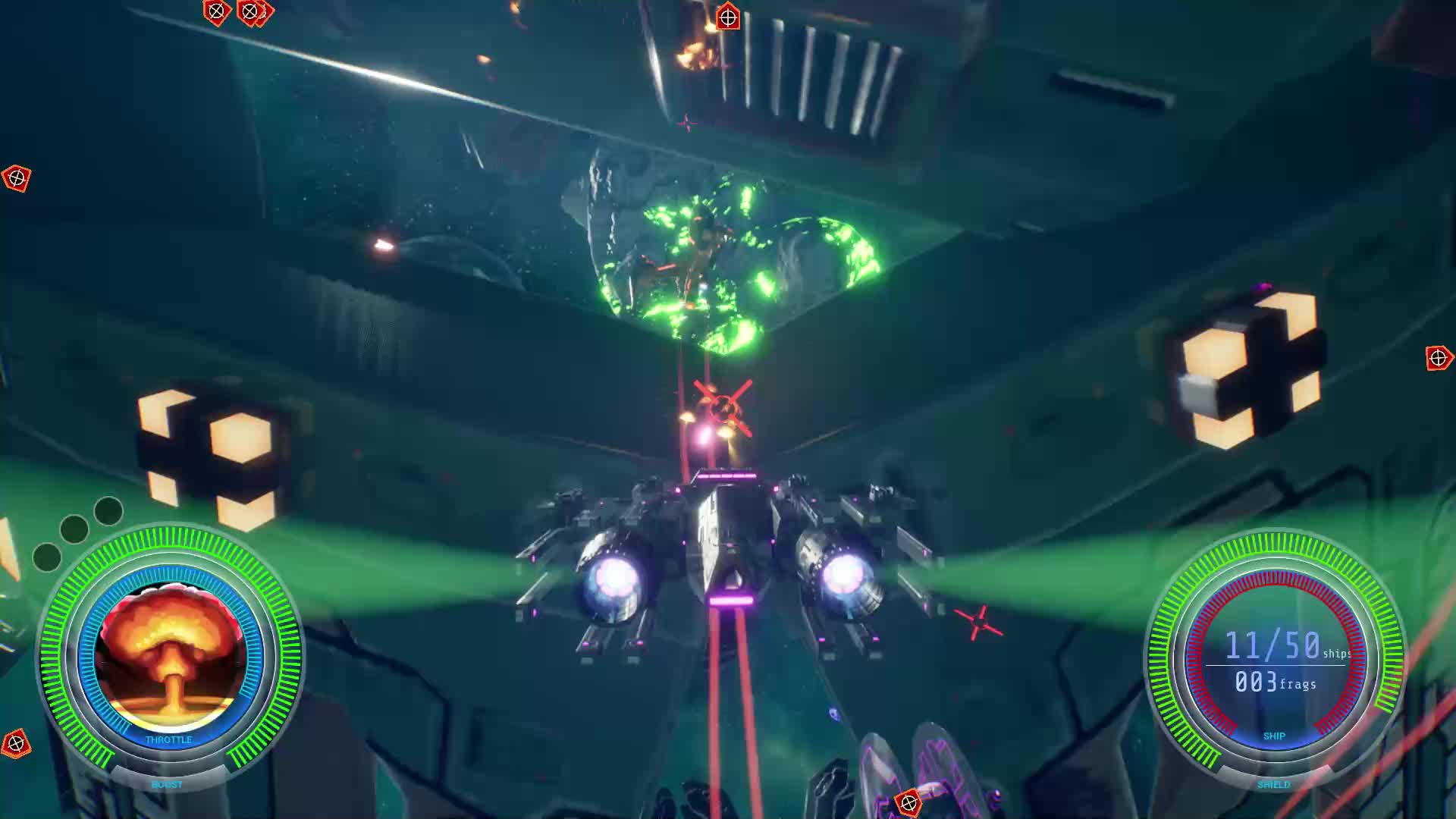The image size is (1456, 819).
Task: Click the 11/50 ships counter display
Action: pos(1273,643)
